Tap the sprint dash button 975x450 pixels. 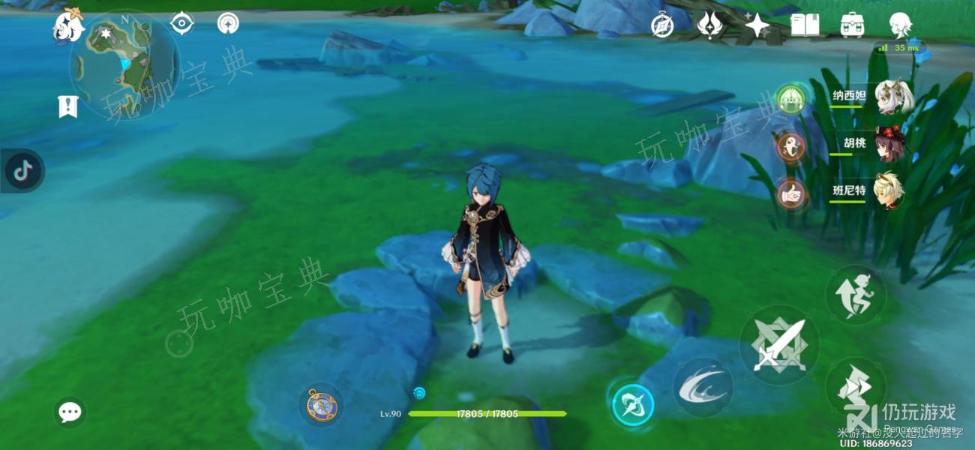854,293
